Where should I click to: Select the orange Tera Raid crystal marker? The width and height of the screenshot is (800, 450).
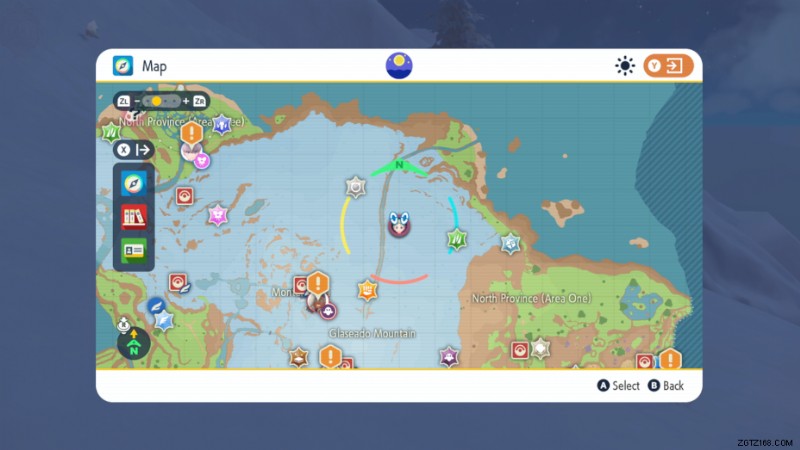pyautogui.click(x=368, y=291)
